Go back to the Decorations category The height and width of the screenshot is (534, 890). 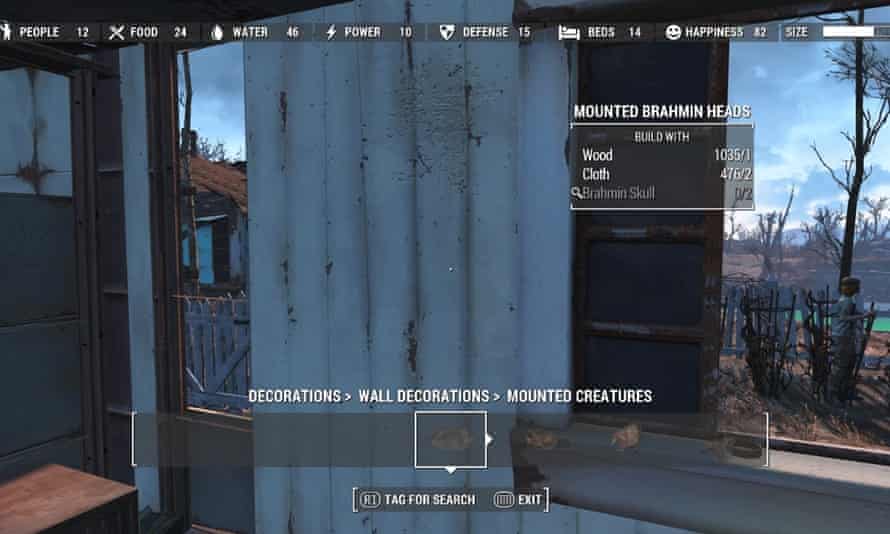(x=294, y=396)
